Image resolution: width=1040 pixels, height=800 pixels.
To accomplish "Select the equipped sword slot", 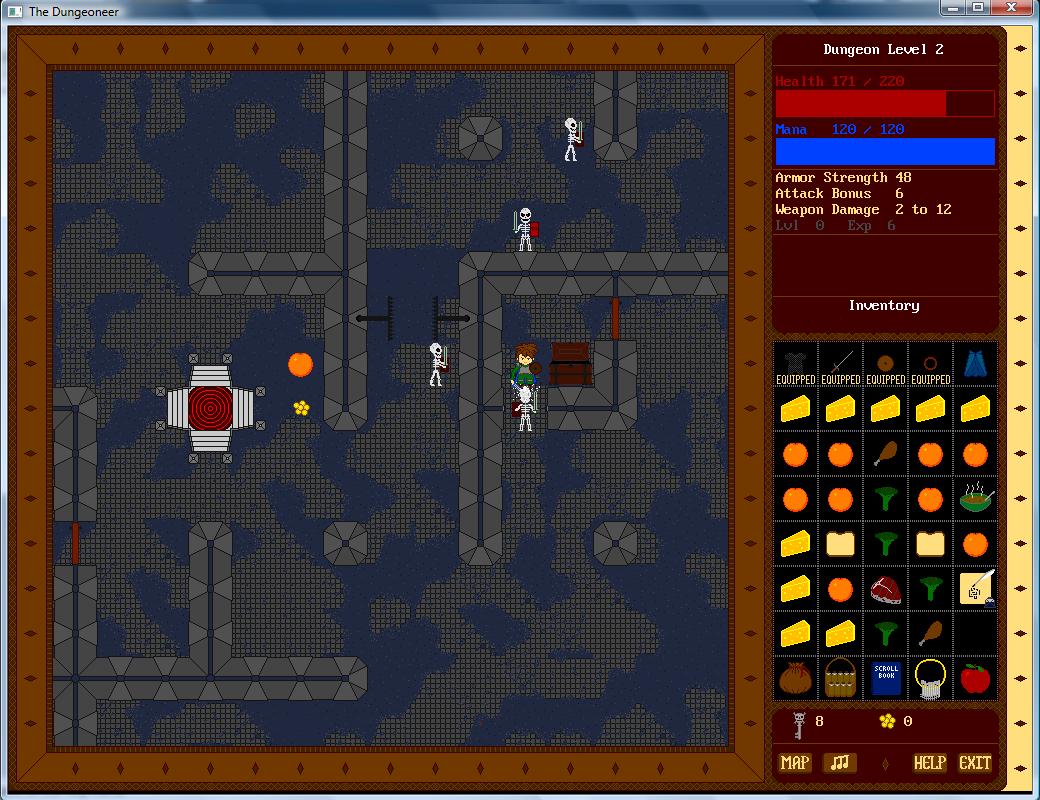I will (840, 364).
